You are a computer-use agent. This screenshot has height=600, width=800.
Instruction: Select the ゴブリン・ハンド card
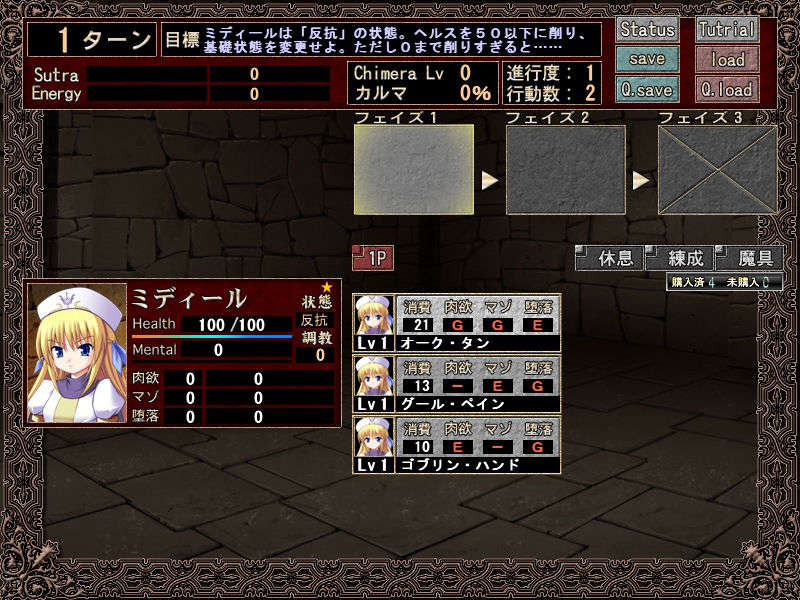[457, 445]
